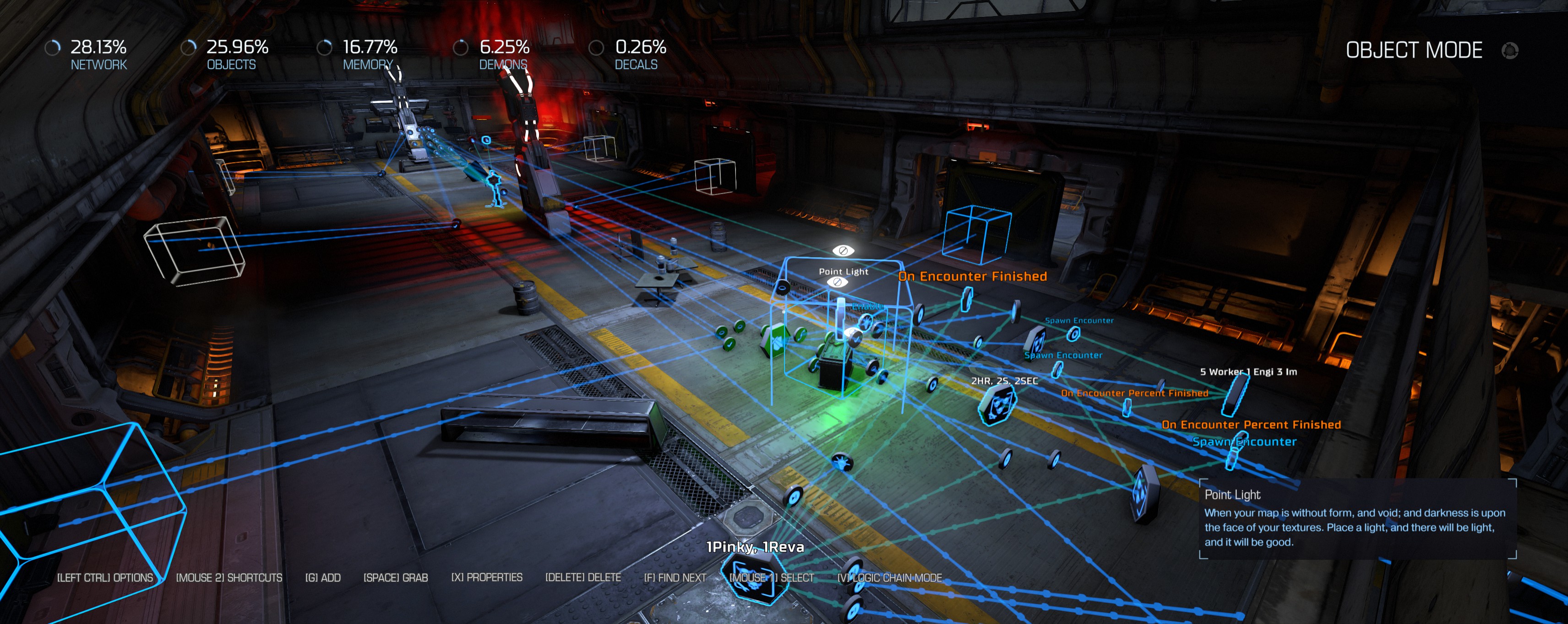
Task: Select the On Encounter Finished logic node
Action: pyautogui.click(x=966, y=299)
